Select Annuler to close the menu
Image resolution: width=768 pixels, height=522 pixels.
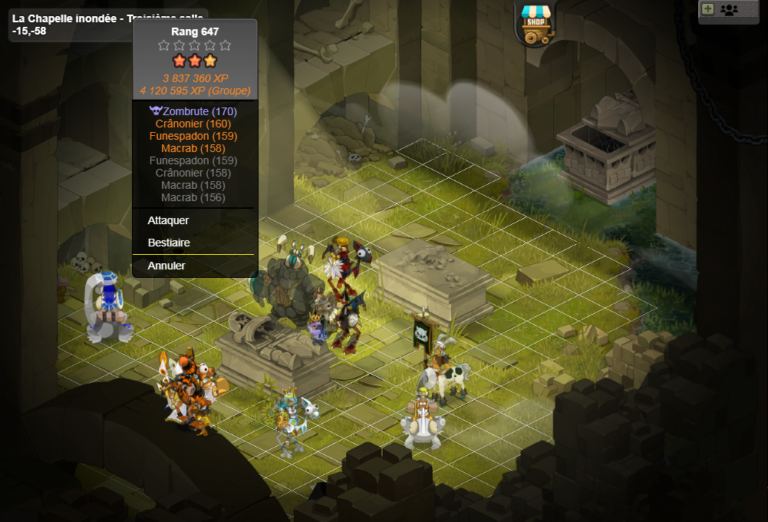pyautogui.click(x=166, y=266)
